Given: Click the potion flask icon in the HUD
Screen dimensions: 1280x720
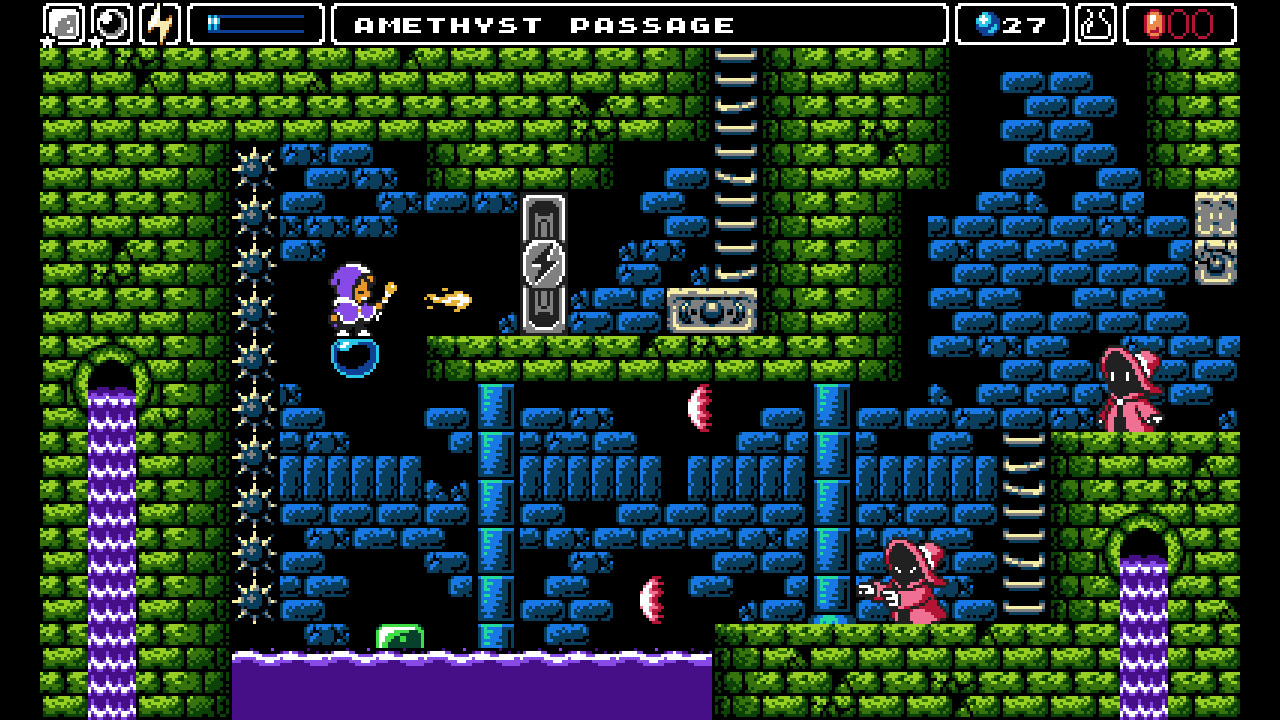Looking at the screenshot, I should tap(1095, 23).
